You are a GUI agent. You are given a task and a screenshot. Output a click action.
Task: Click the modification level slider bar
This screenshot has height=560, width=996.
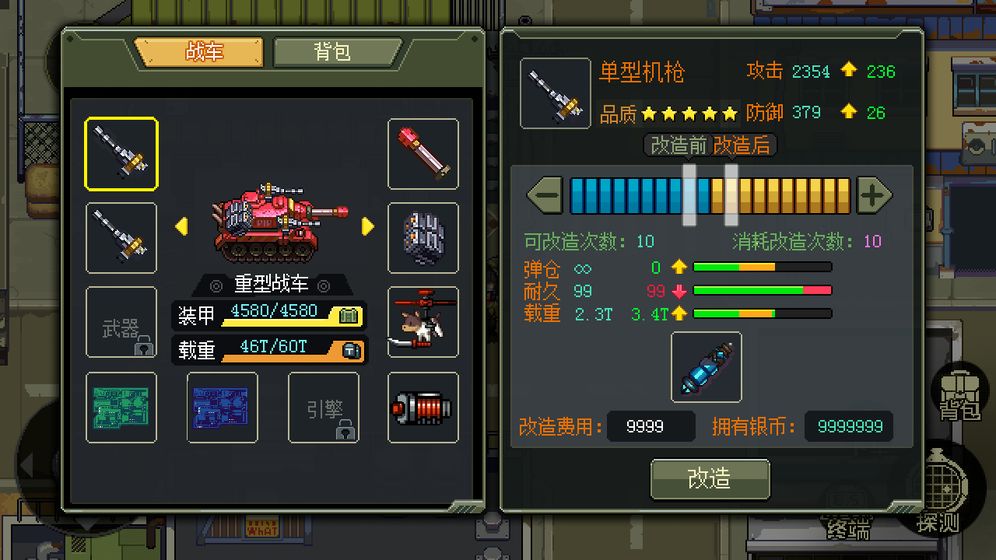[x=710, y=196]
